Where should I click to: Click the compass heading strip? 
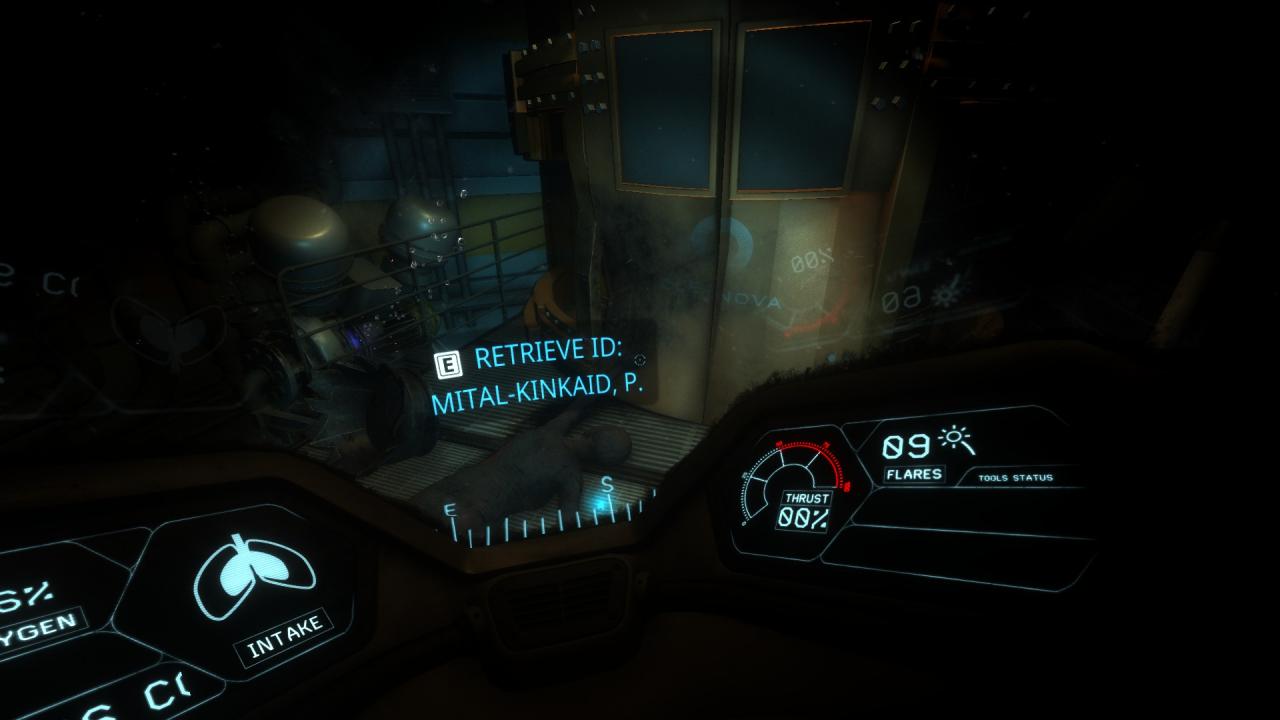(548, 518)
